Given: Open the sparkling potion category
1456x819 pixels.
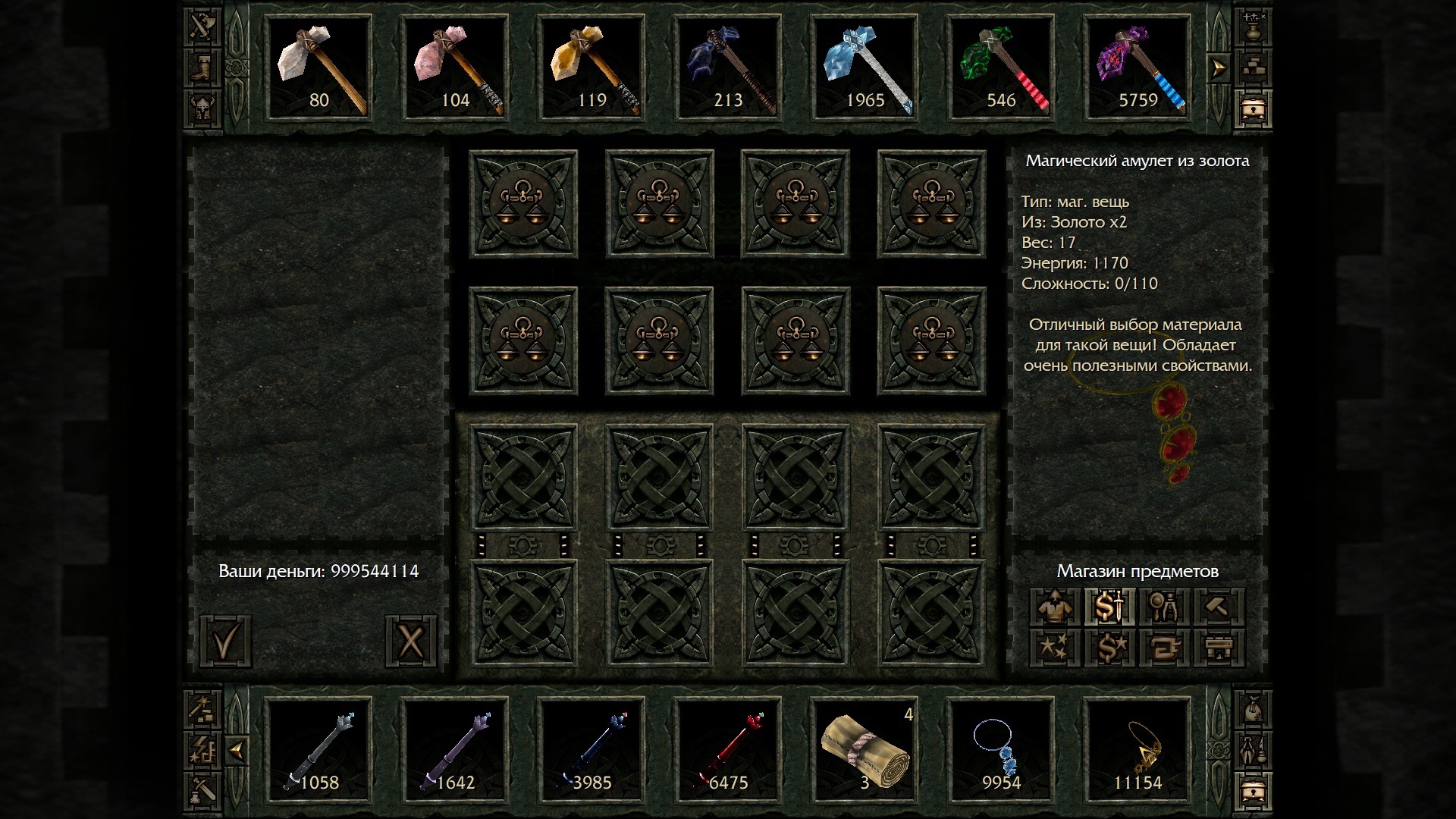Looking at the screenshot, I should tap(1253, 27).
